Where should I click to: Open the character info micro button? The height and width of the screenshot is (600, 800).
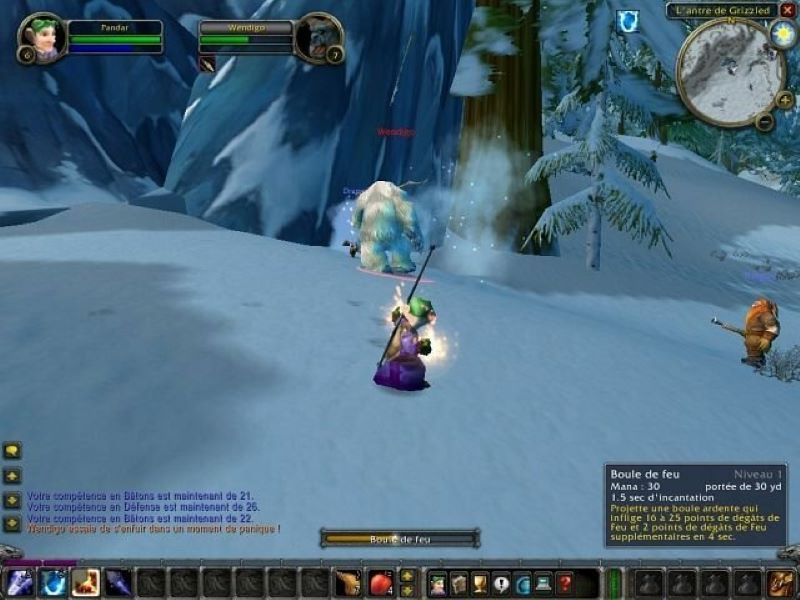(437, 583)
